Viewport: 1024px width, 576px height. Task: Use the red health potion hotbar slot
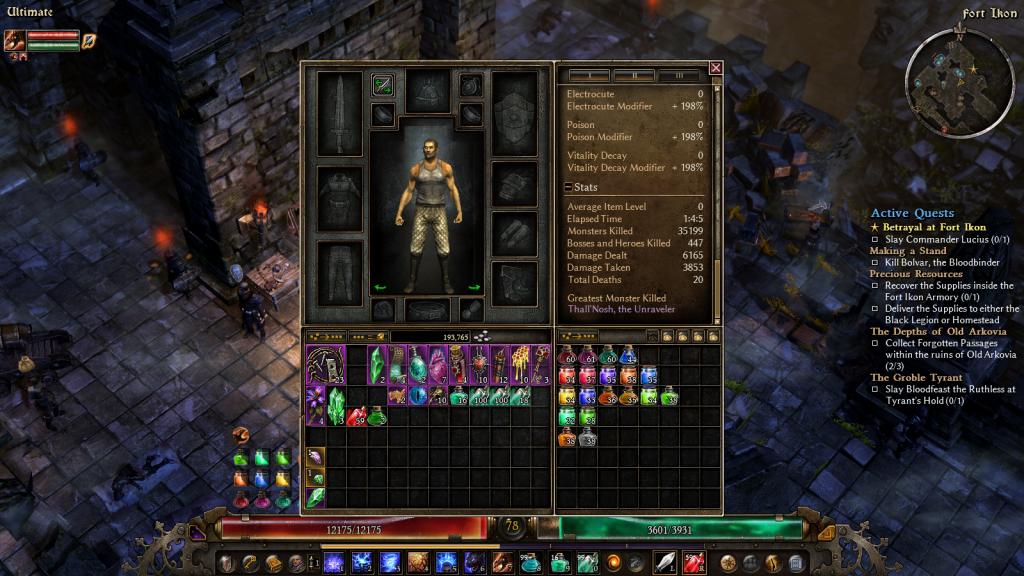pyautogui.click(x=692, y=562)
